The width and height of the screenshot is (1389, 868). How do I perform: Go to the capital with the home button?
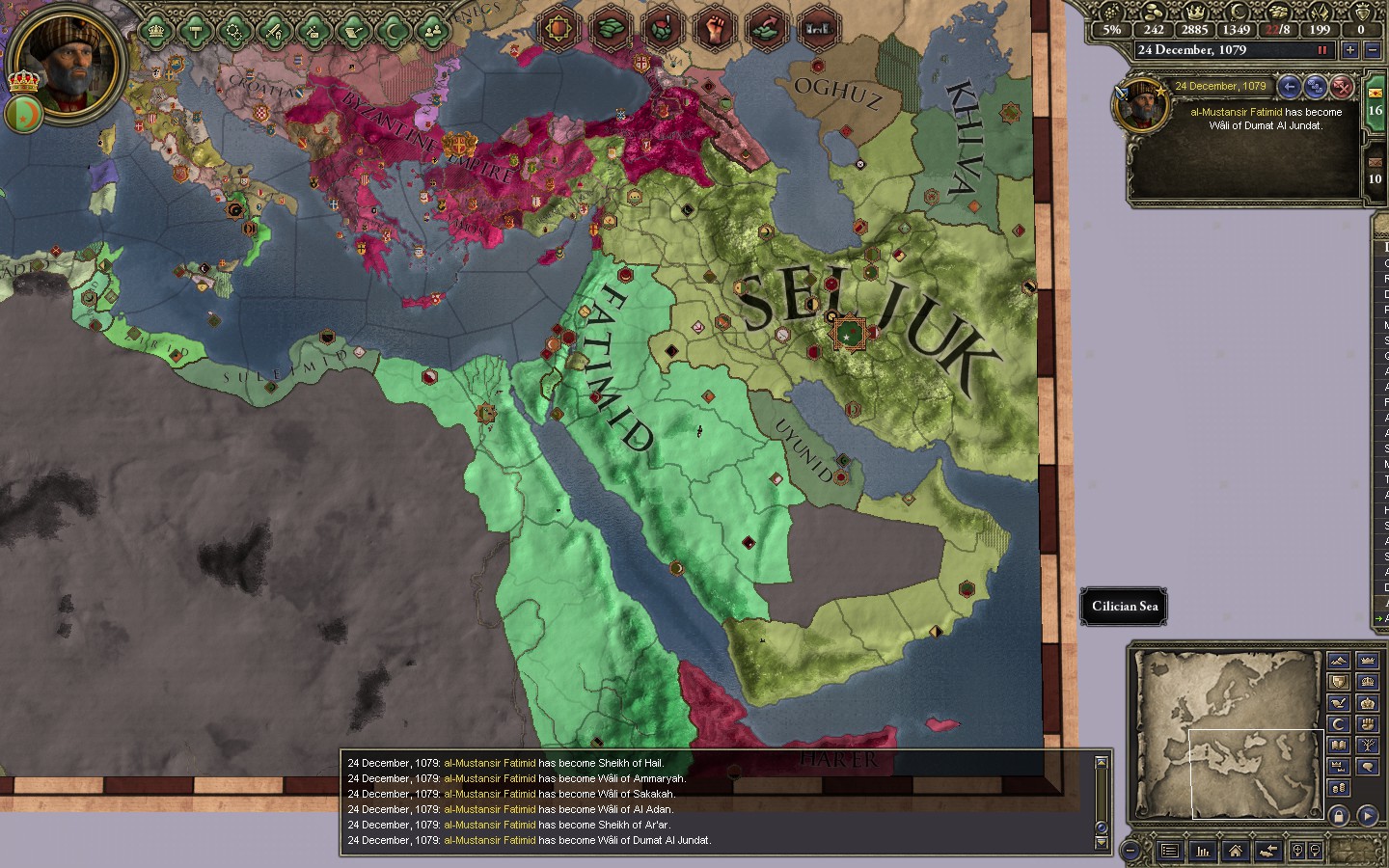(x=1235, y=851)
